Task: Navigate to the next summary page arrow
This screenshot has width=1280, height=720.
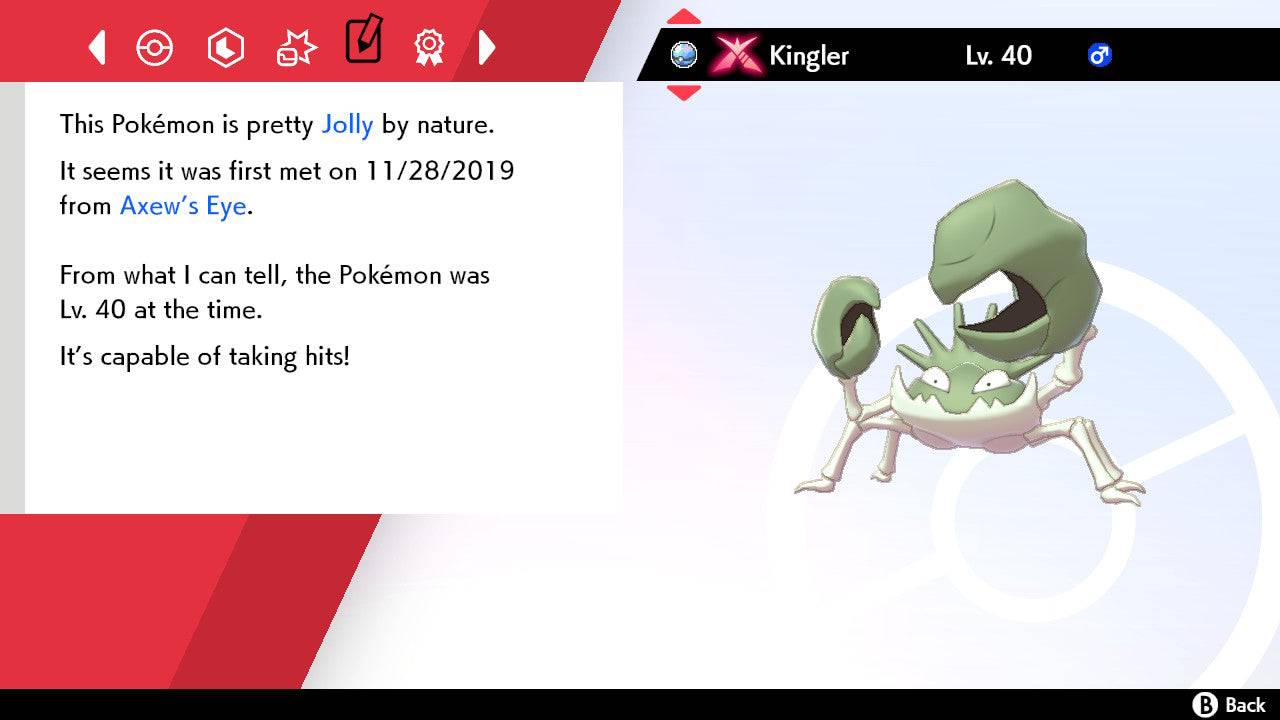Action: (488, 46)
